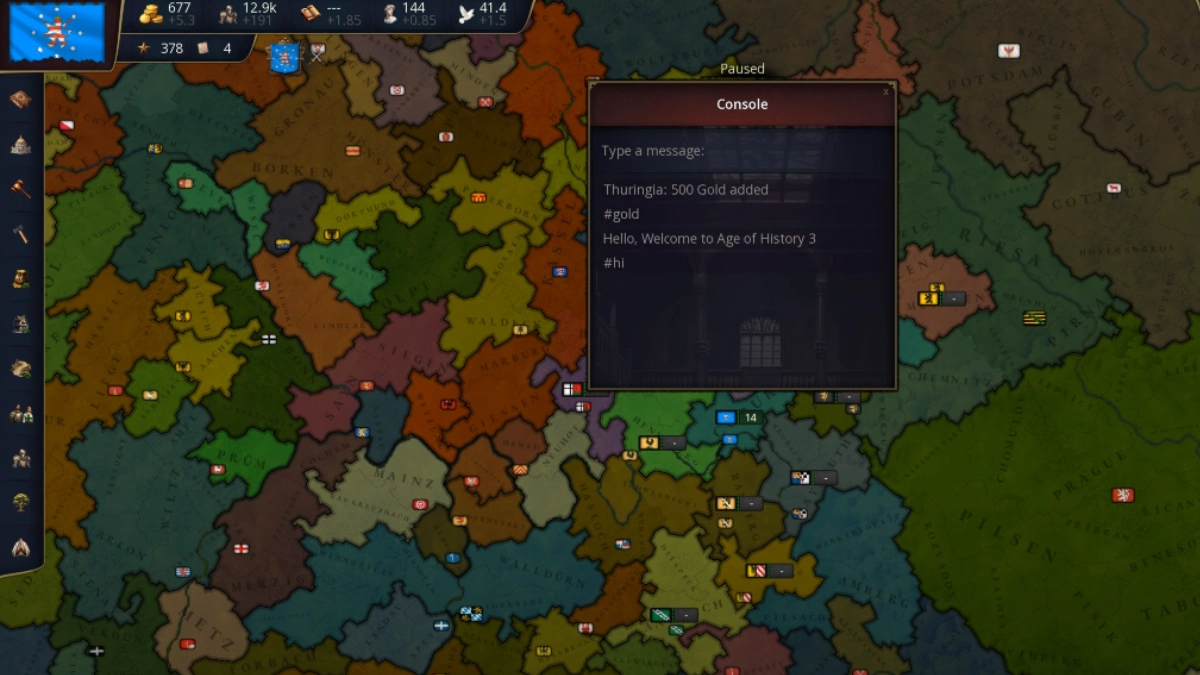Select the tree icon in the sidebar
Viewport: 1200px width, 675px height.
21,502
